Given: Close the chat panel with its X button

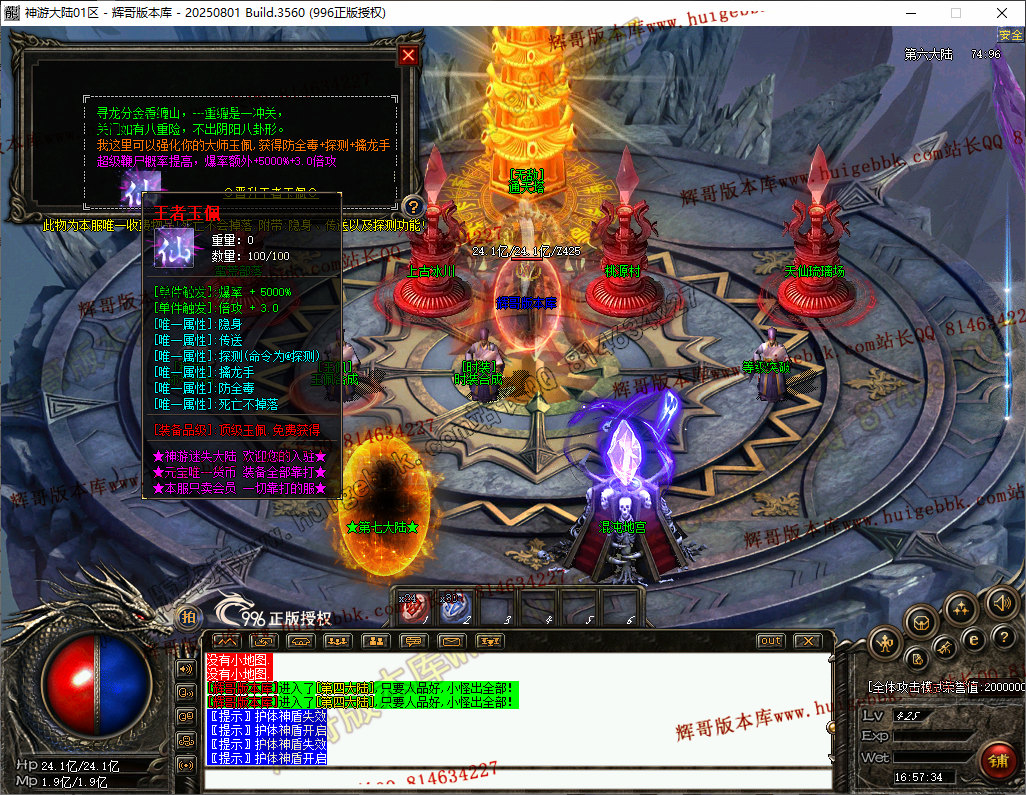Looking at the screenshot, I should click(807, 641).
